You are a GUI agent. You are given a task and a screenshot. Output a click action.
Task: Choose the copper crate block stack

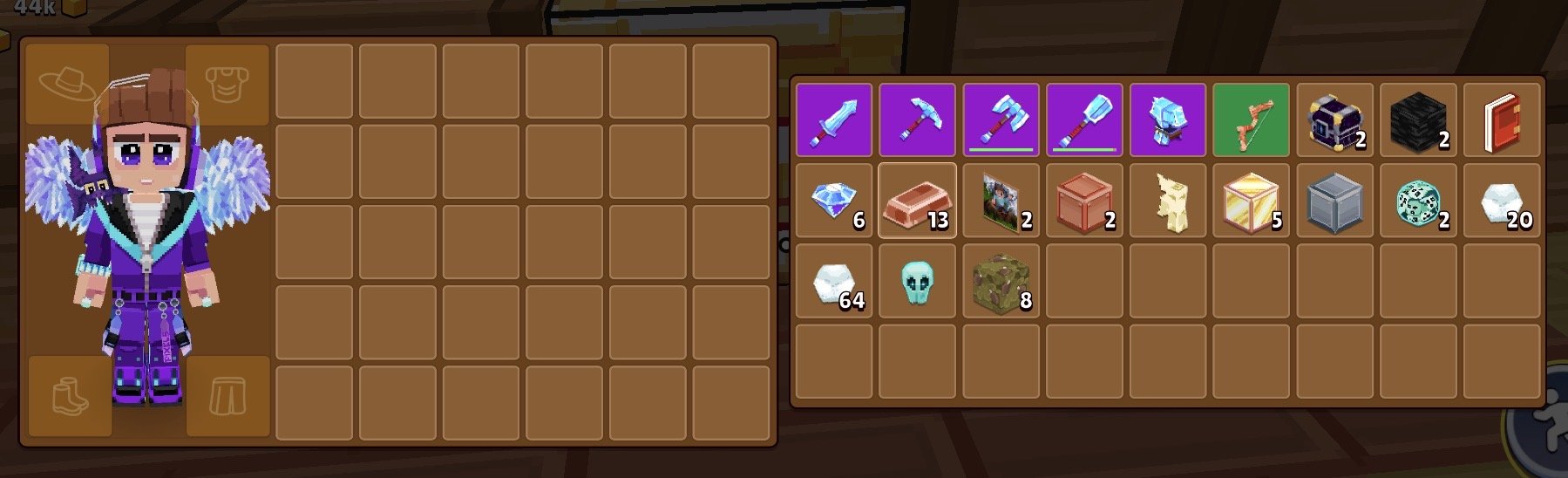[1084, 201]
